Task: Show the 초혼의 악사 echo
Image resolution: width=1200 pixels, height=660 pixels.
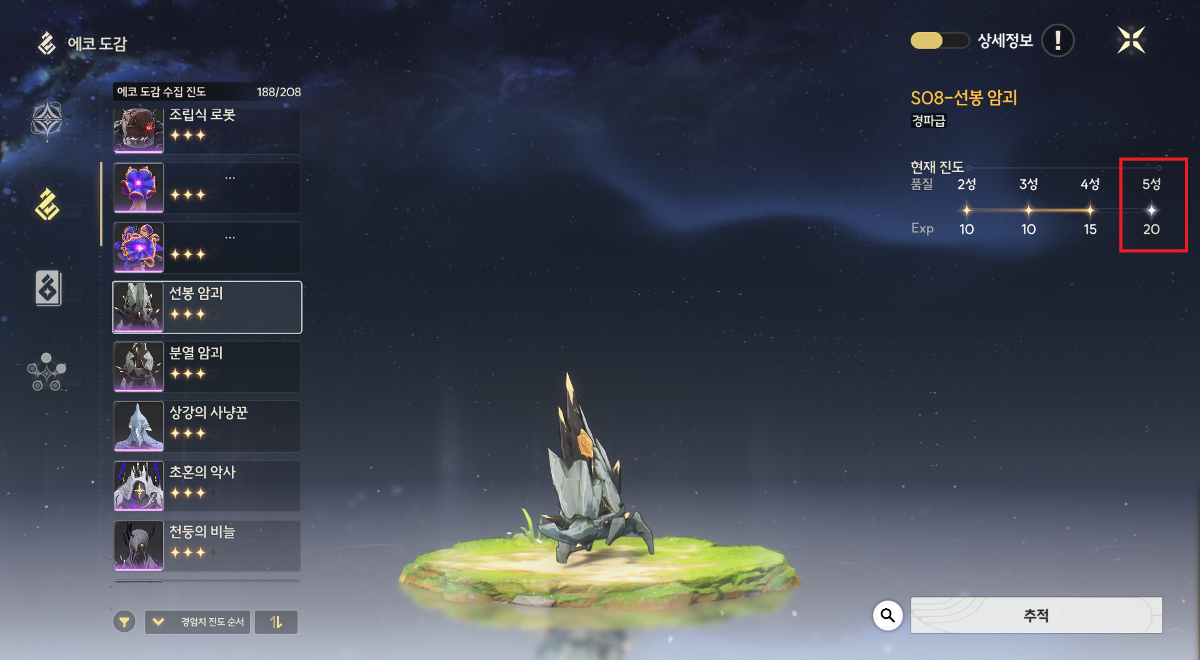Action: pos(207,485)
